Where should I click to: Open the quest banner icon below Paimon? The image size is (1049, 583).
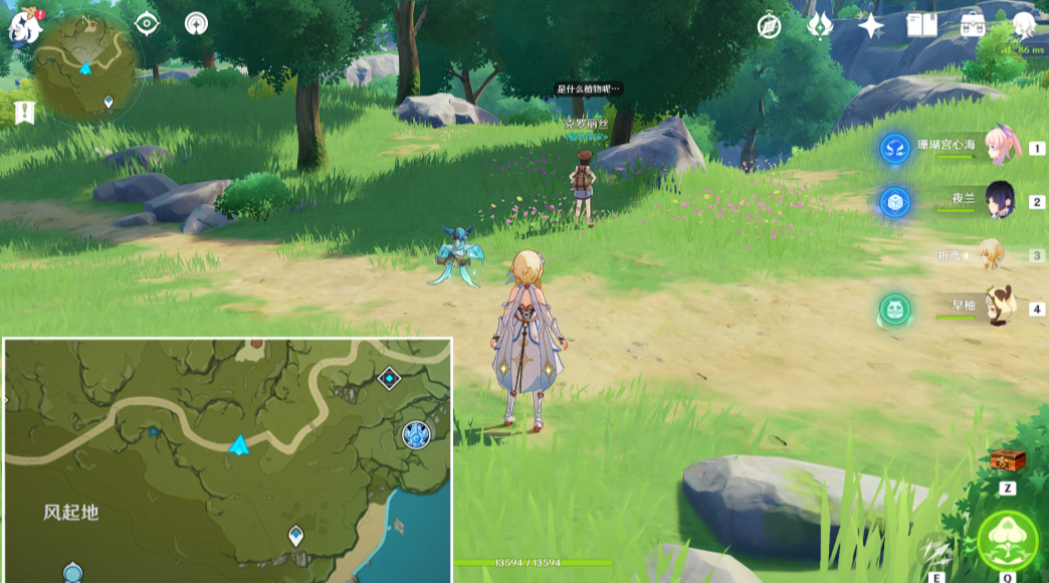coord(25,112)
